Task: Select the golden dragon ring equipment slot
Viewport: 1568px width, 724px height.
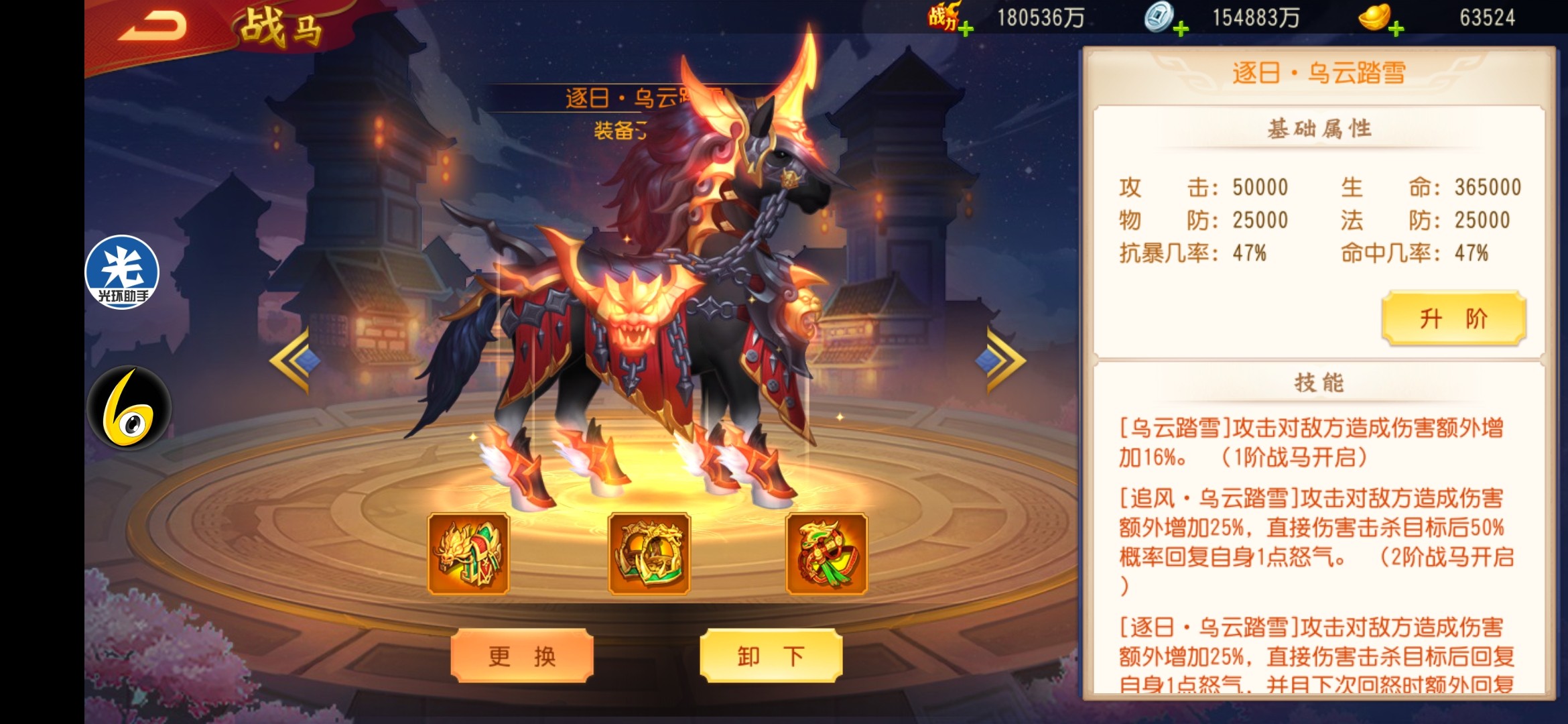Action: [x=649, y=554]
